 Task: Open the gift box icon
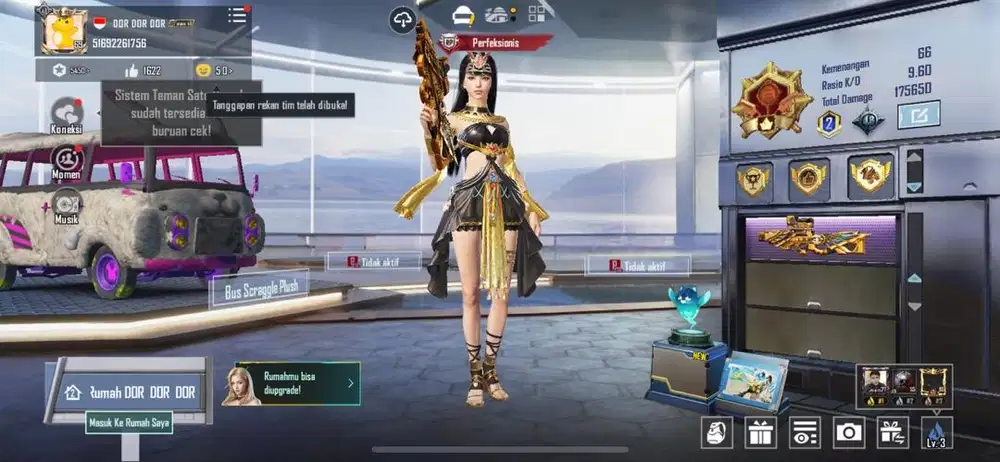tap(759, 431)
